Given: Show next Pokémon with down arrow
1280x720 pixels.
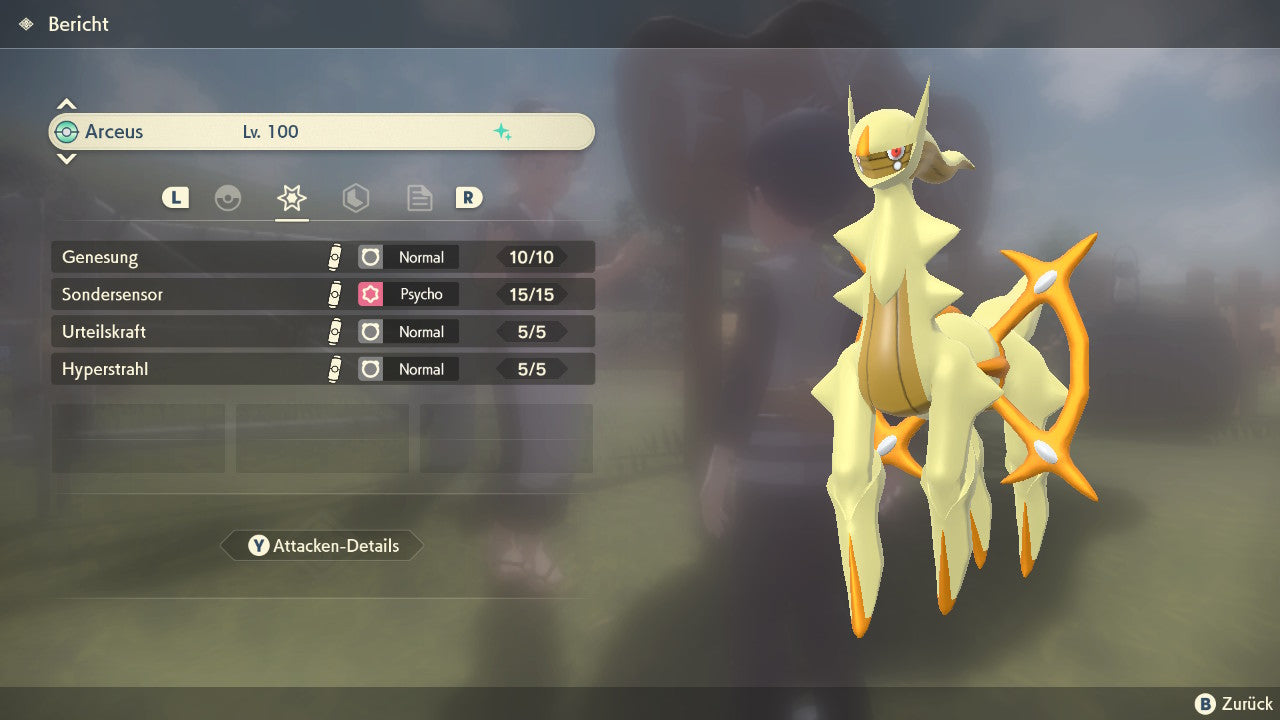Looking at the screenshot, I should pos(66,158).
